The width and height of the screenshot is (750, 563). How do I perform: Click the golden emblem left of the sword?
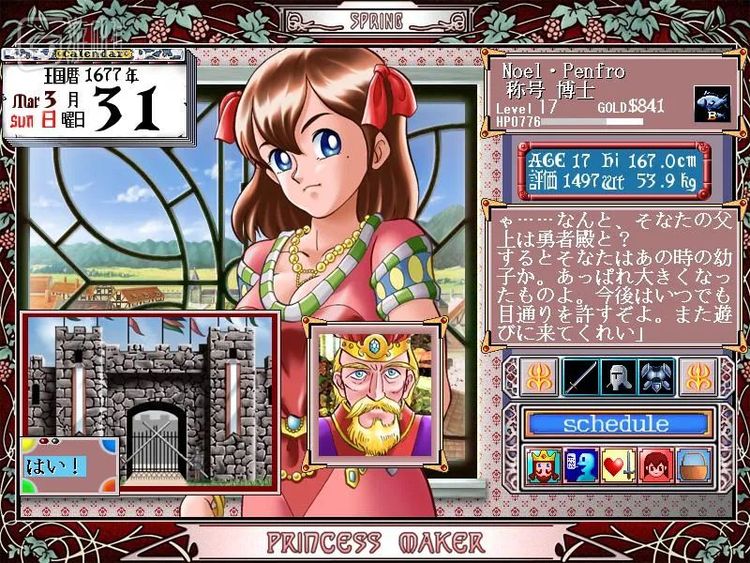tap(538, 376)
